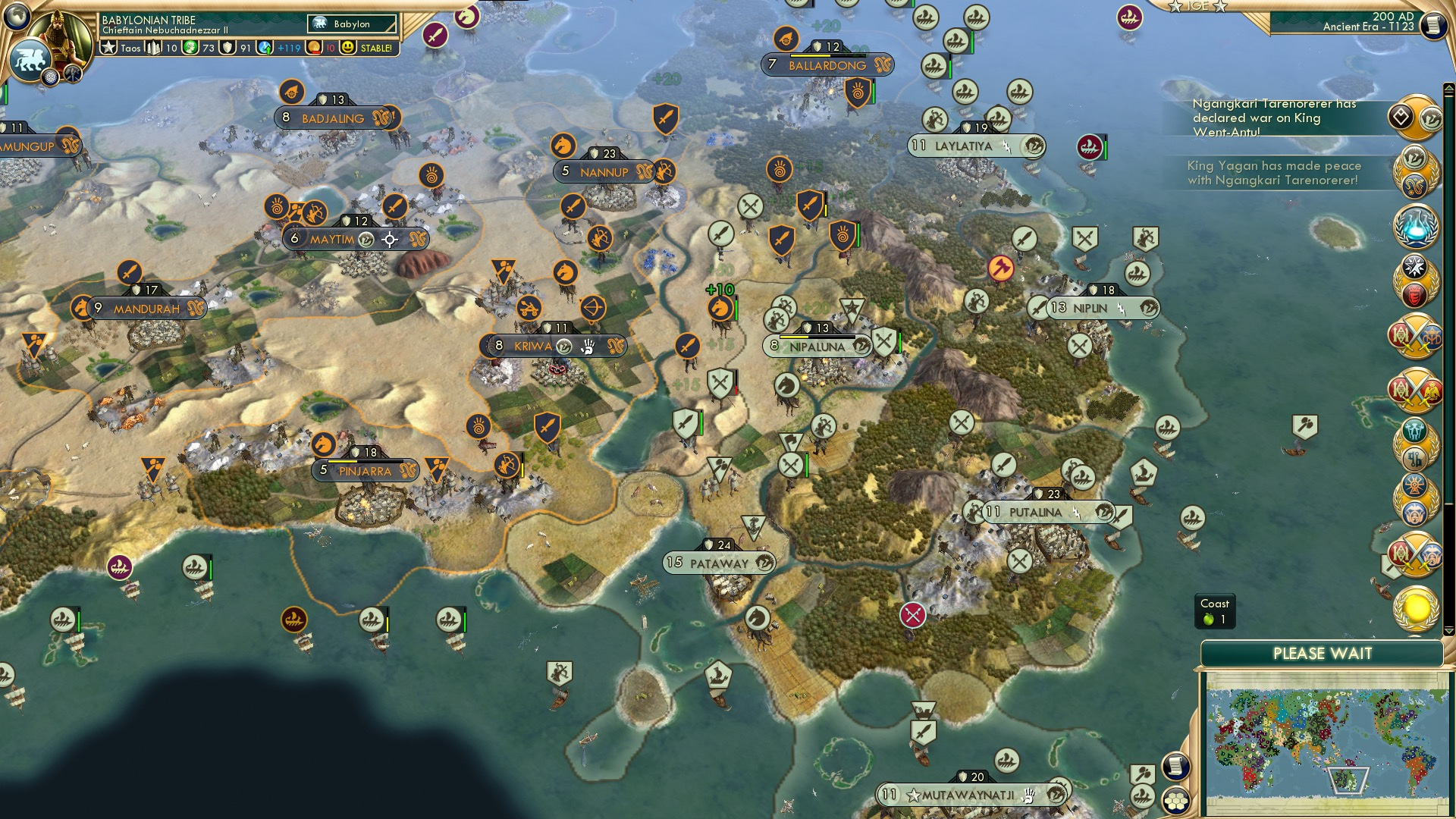The height and width of the screenshot is (819, 1456).
Task: Click the smiley 'STABLE!' happiness indicator
Action: pos(347,48)
